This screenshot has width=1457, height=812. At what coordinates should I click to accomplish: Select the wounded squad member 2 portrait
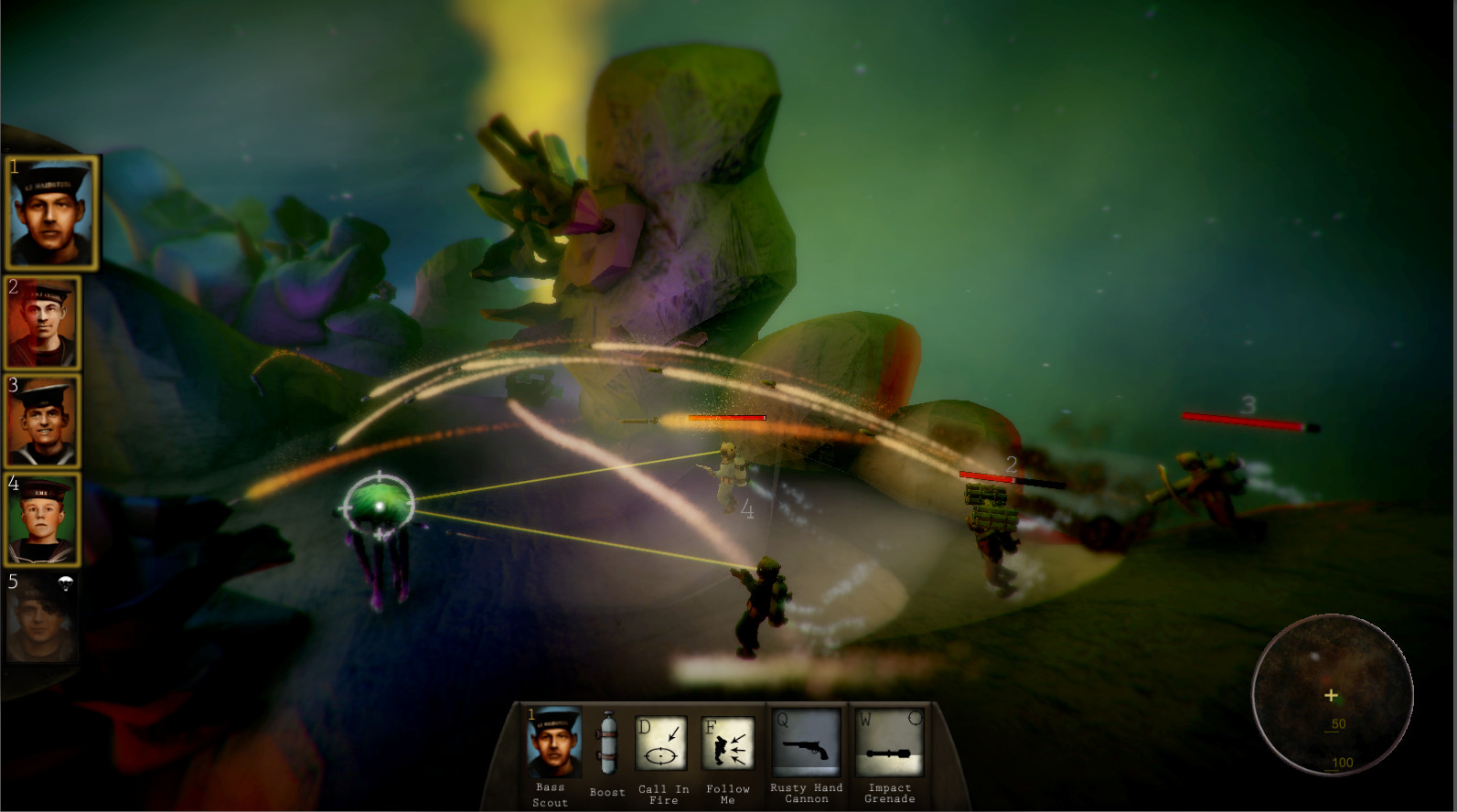click(43, 323)
